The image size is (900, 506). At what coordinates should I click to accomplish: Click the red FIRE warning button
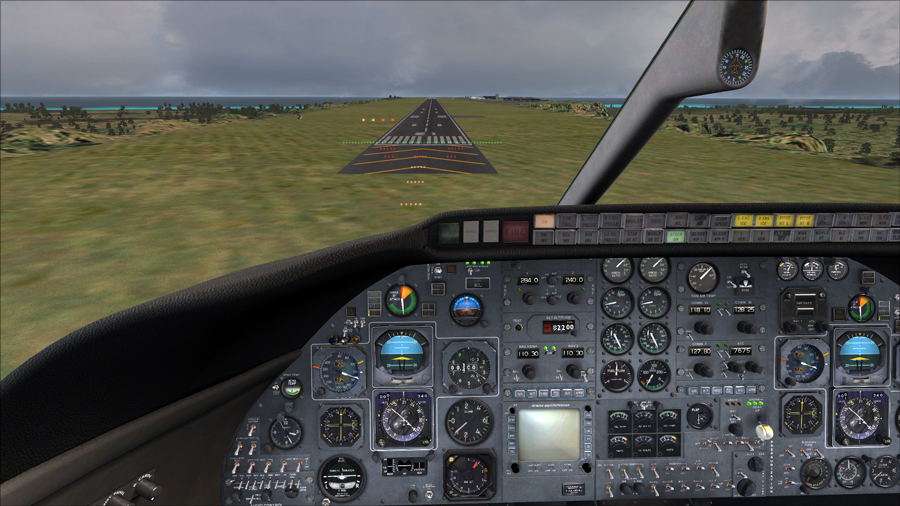click(x=516, y=232)
